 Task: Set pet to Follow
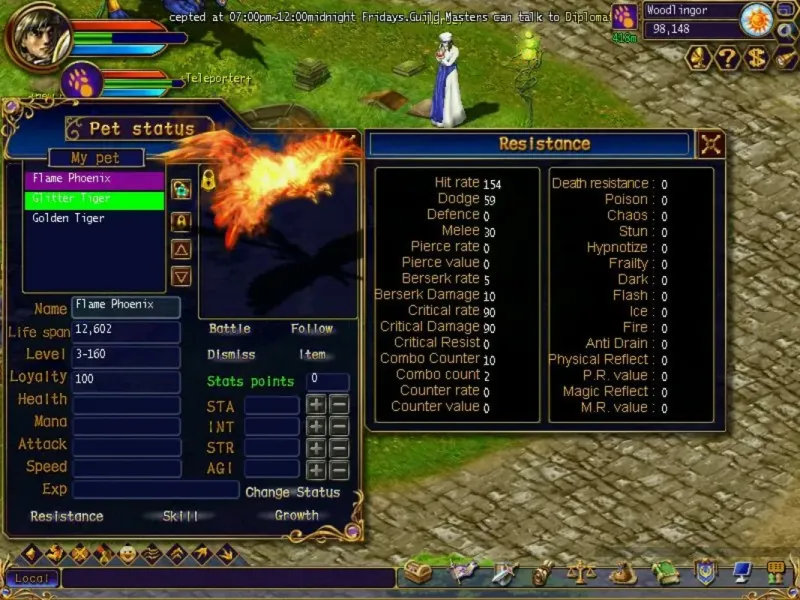tap(311, 329)
